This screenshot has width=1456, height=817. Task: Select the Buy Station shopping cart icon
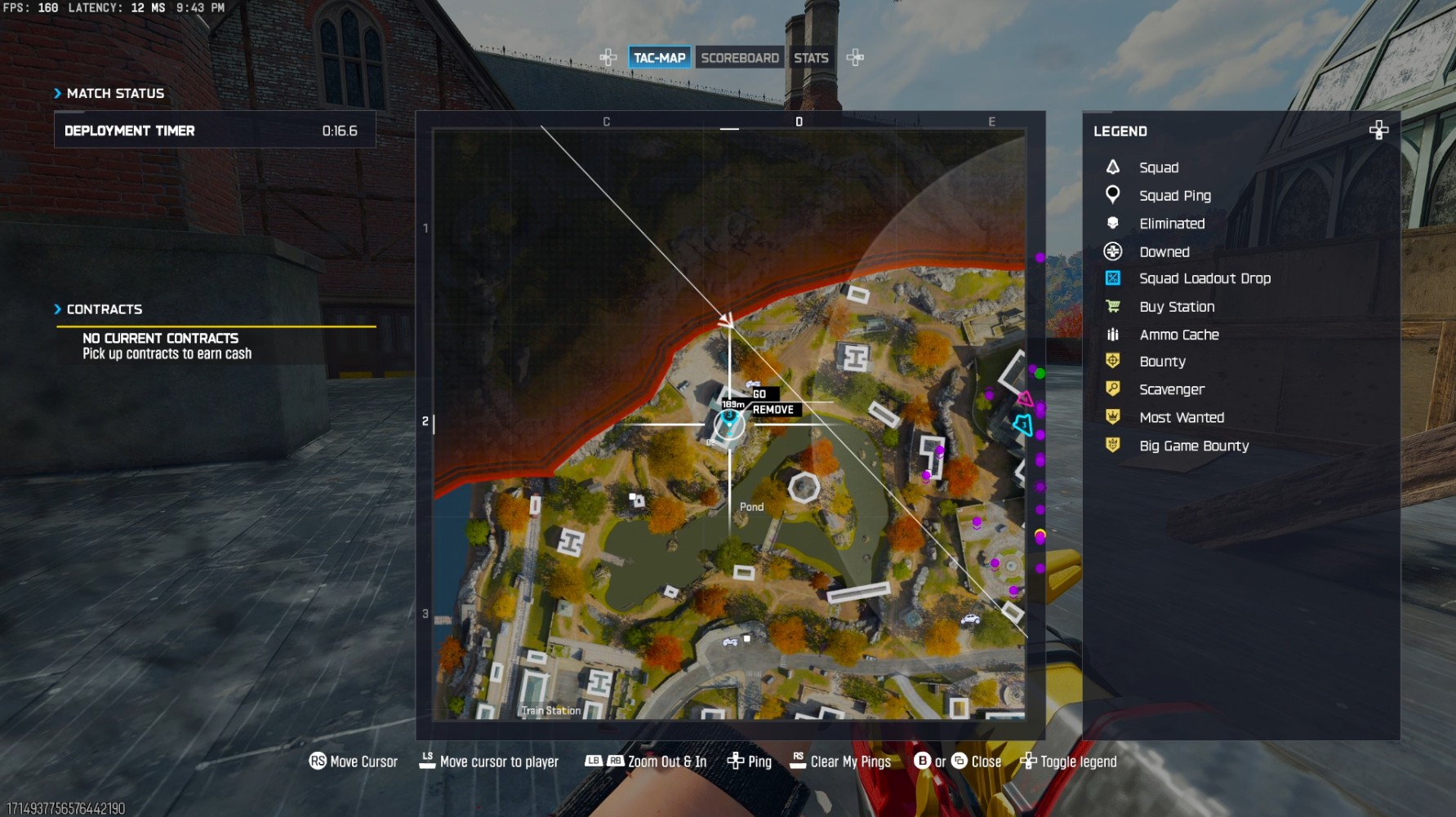1114,306
